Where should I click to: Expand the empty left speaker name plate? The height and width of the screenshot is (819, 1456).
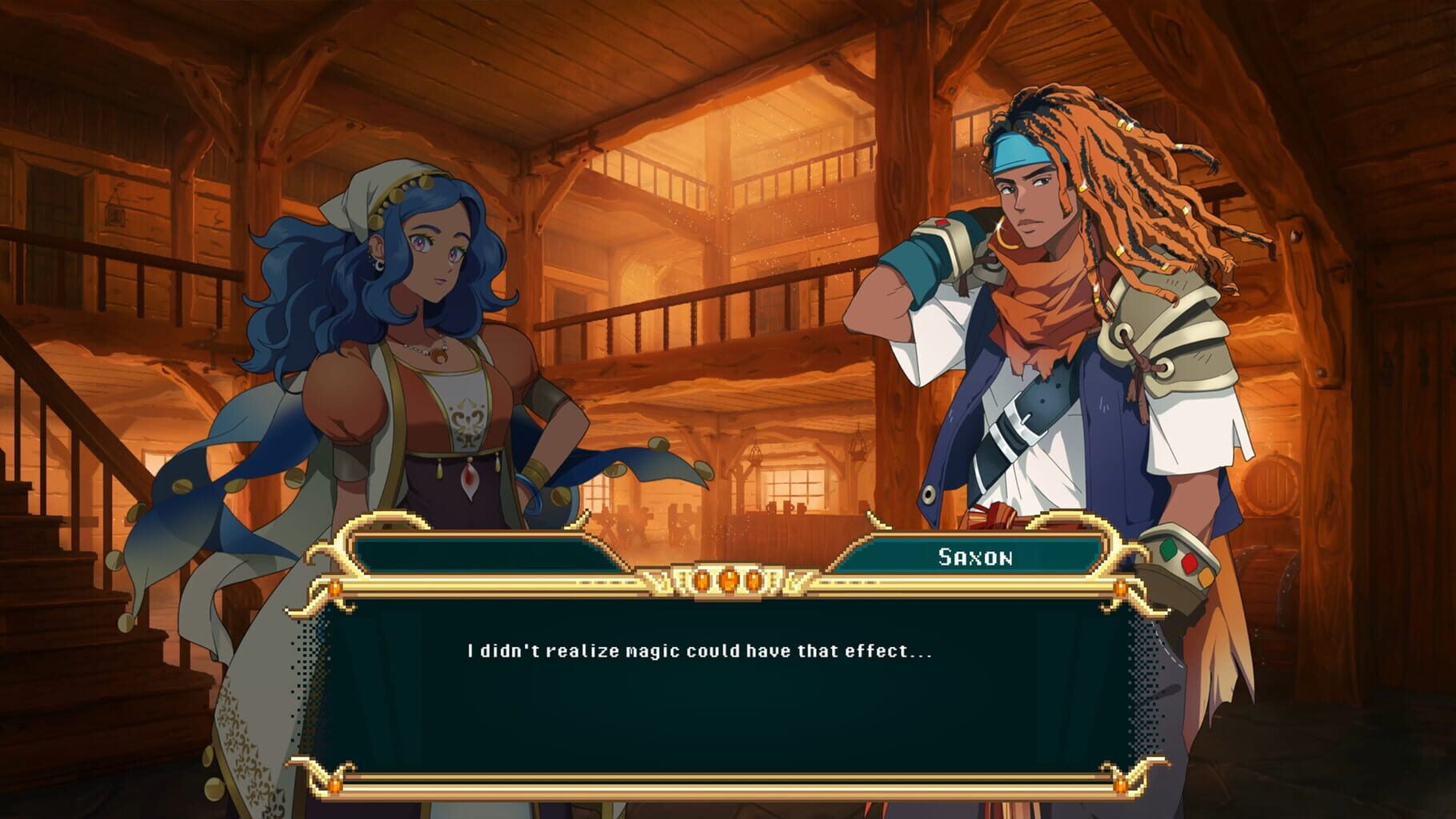(x=488, y=552)
